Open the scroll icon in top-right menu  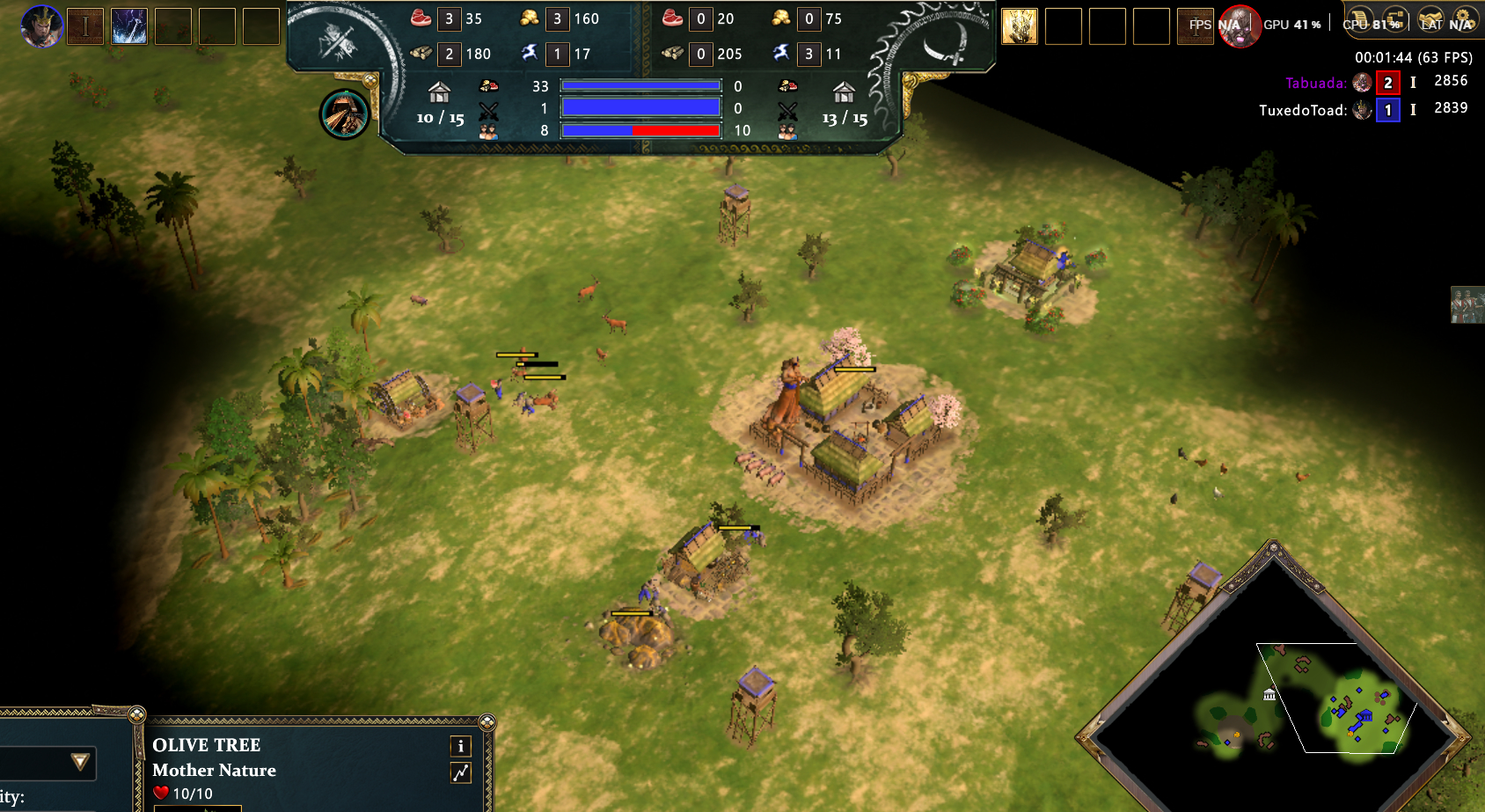pos(1359,19)
